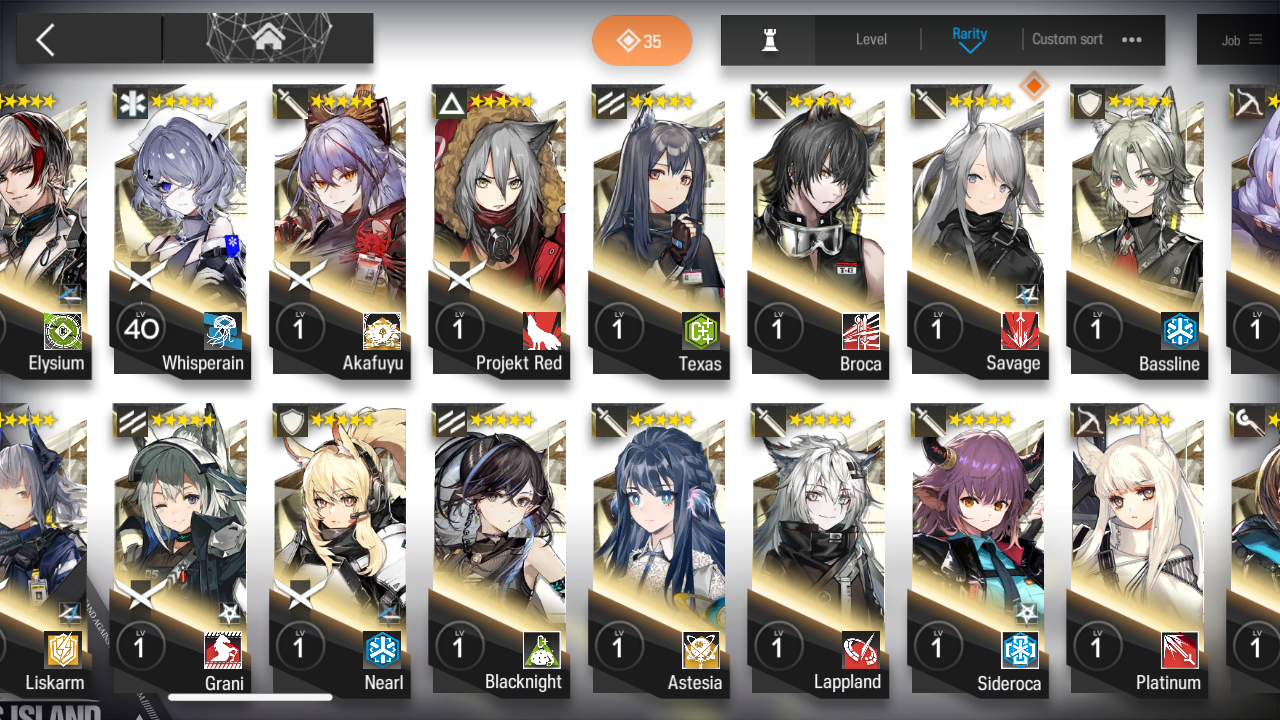Click the defender shield icon on Bassline's card

pos(1087,102)
